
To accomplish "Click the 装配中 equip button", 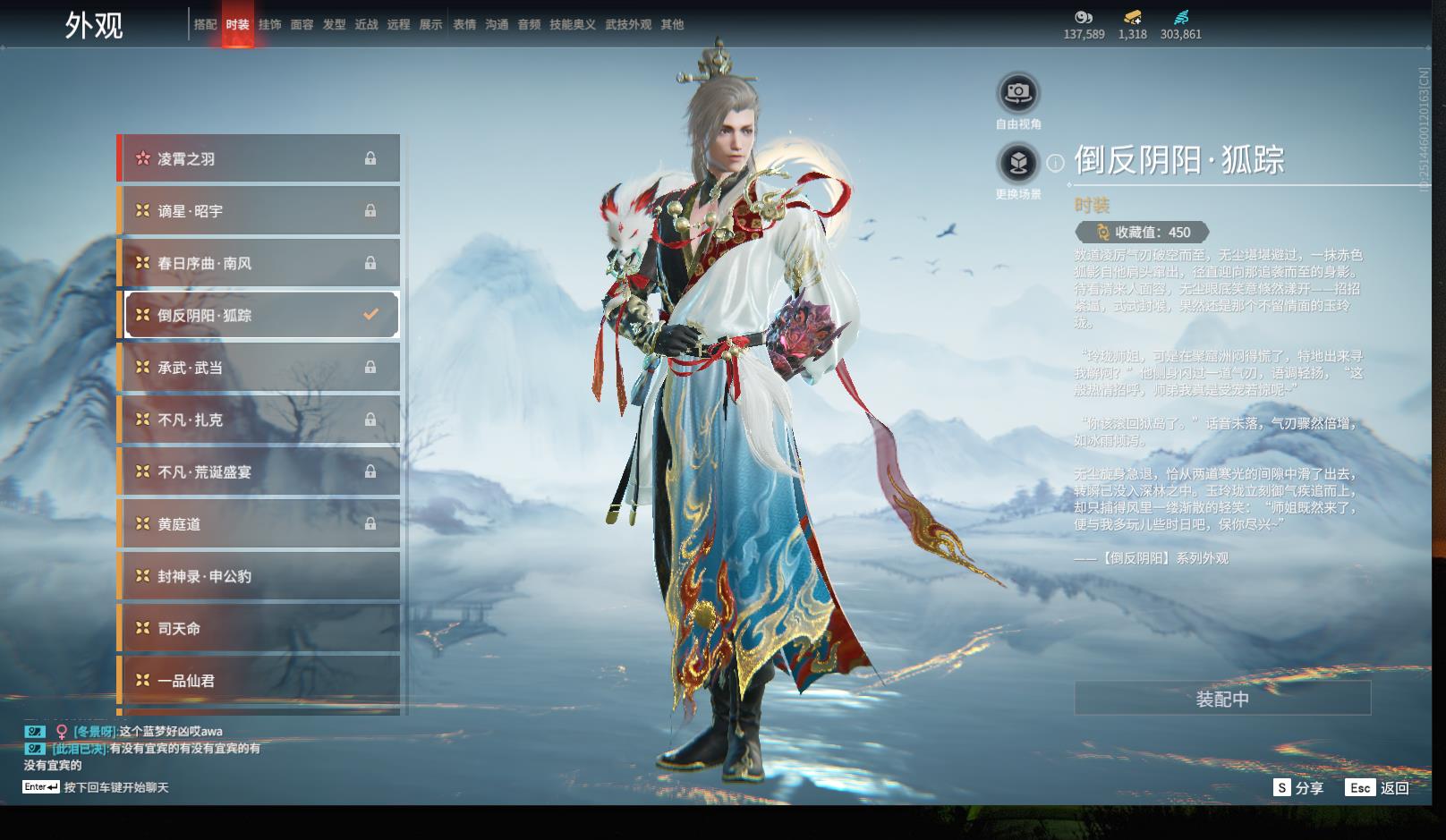I will point(1222,699).
